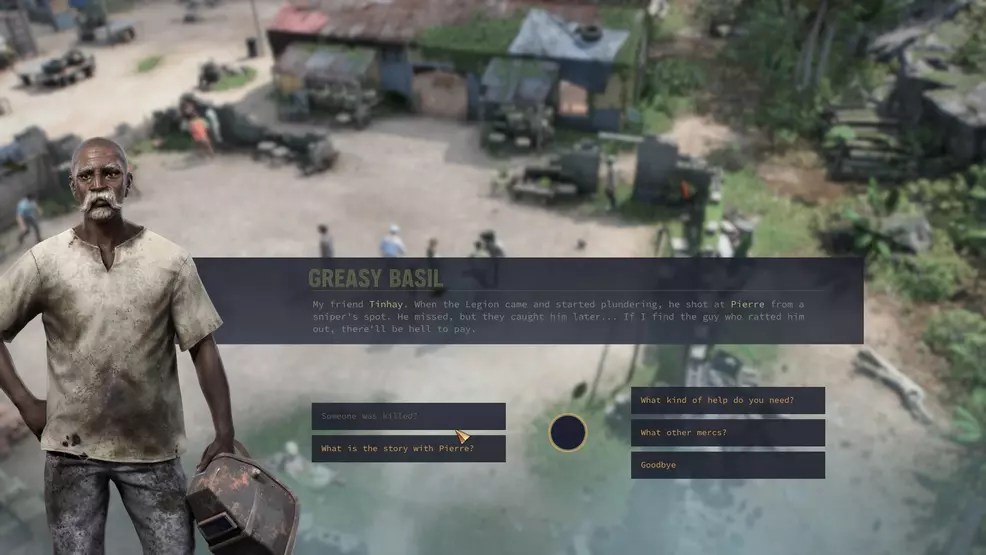986x555 pixels.
Task: Click the dark circular dialogue wheel center
Action: tap(568, 433)
